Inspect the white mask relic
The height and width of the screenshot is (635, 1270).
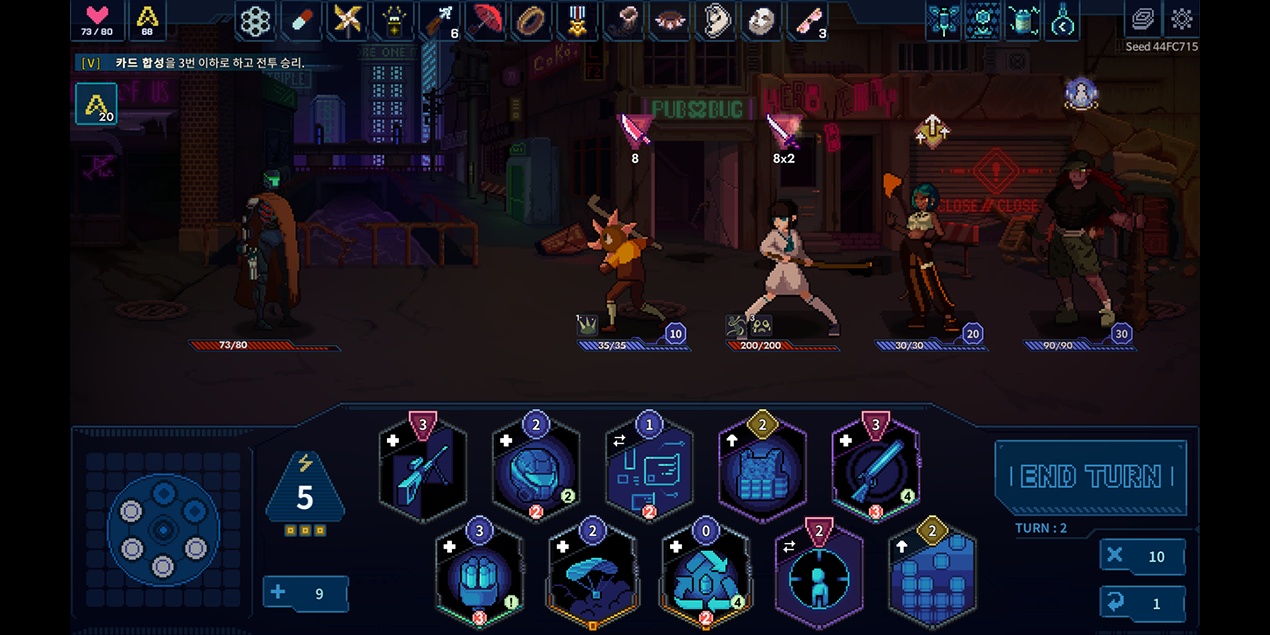tap(762, 20)
